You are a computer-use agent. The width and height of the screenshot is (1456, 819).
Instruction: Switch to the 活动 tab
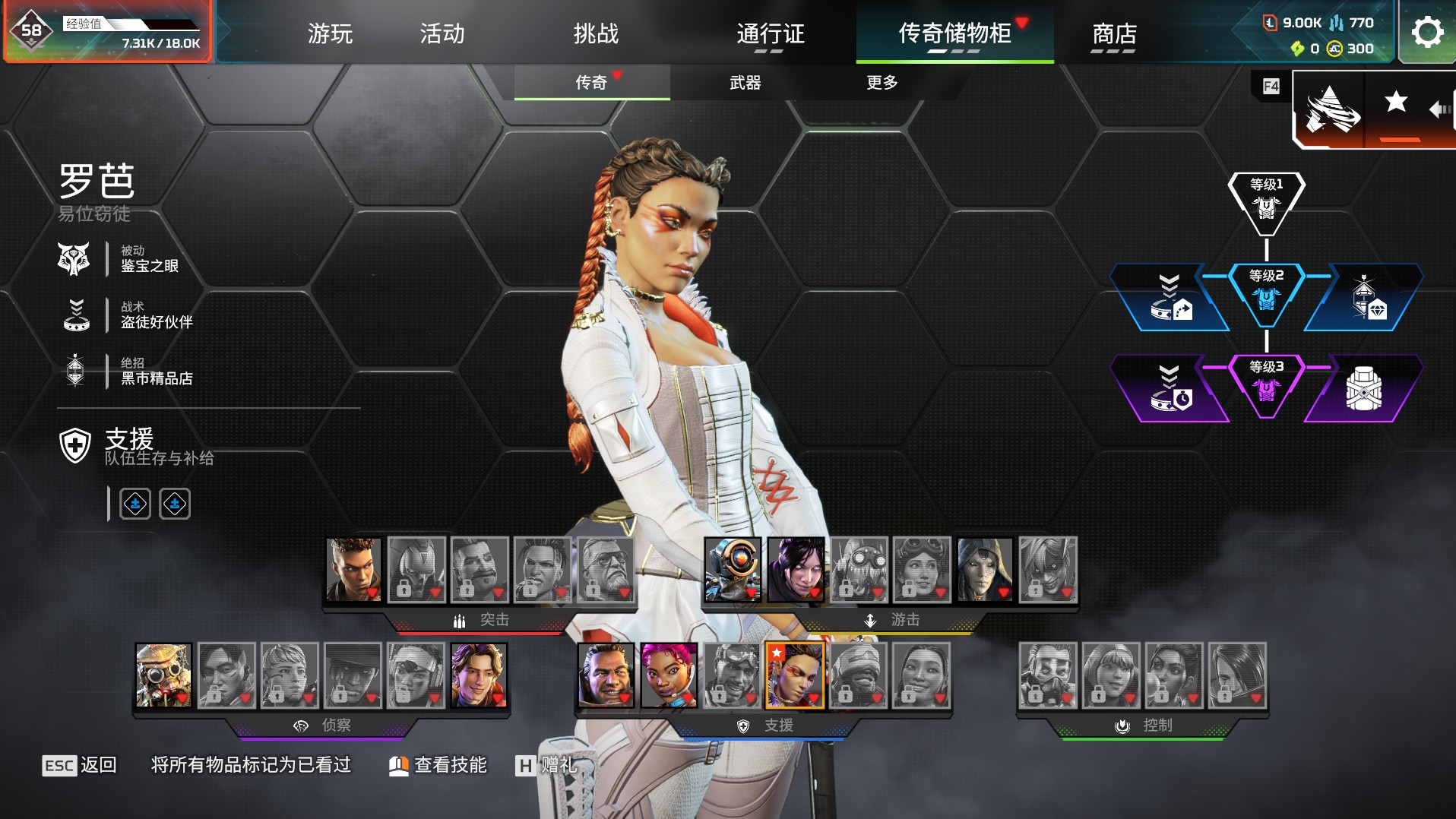pyautogui.click(x=442, y=33)
